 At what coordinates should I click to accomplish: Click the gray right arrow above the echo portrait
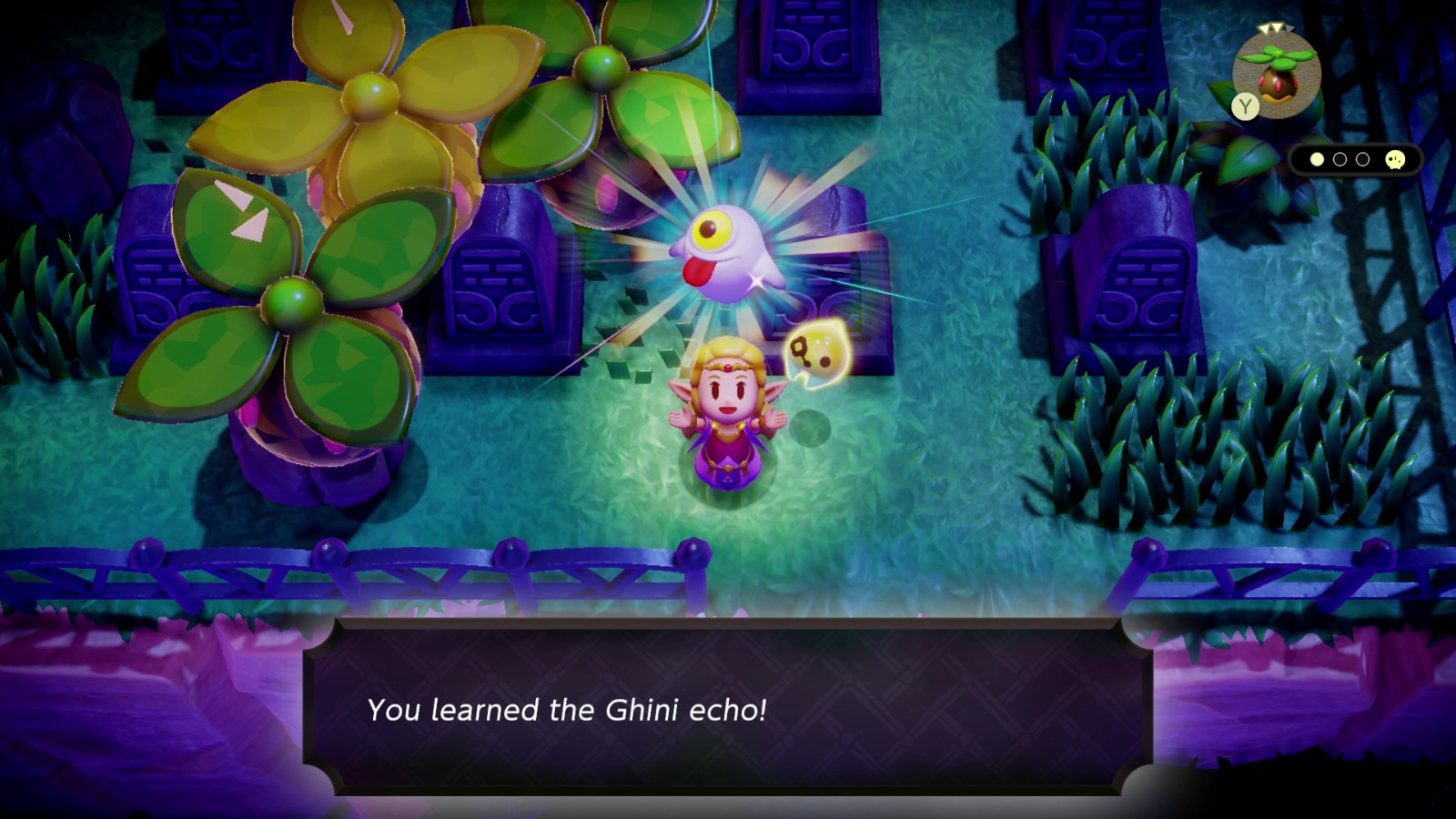pos(1290,29)
